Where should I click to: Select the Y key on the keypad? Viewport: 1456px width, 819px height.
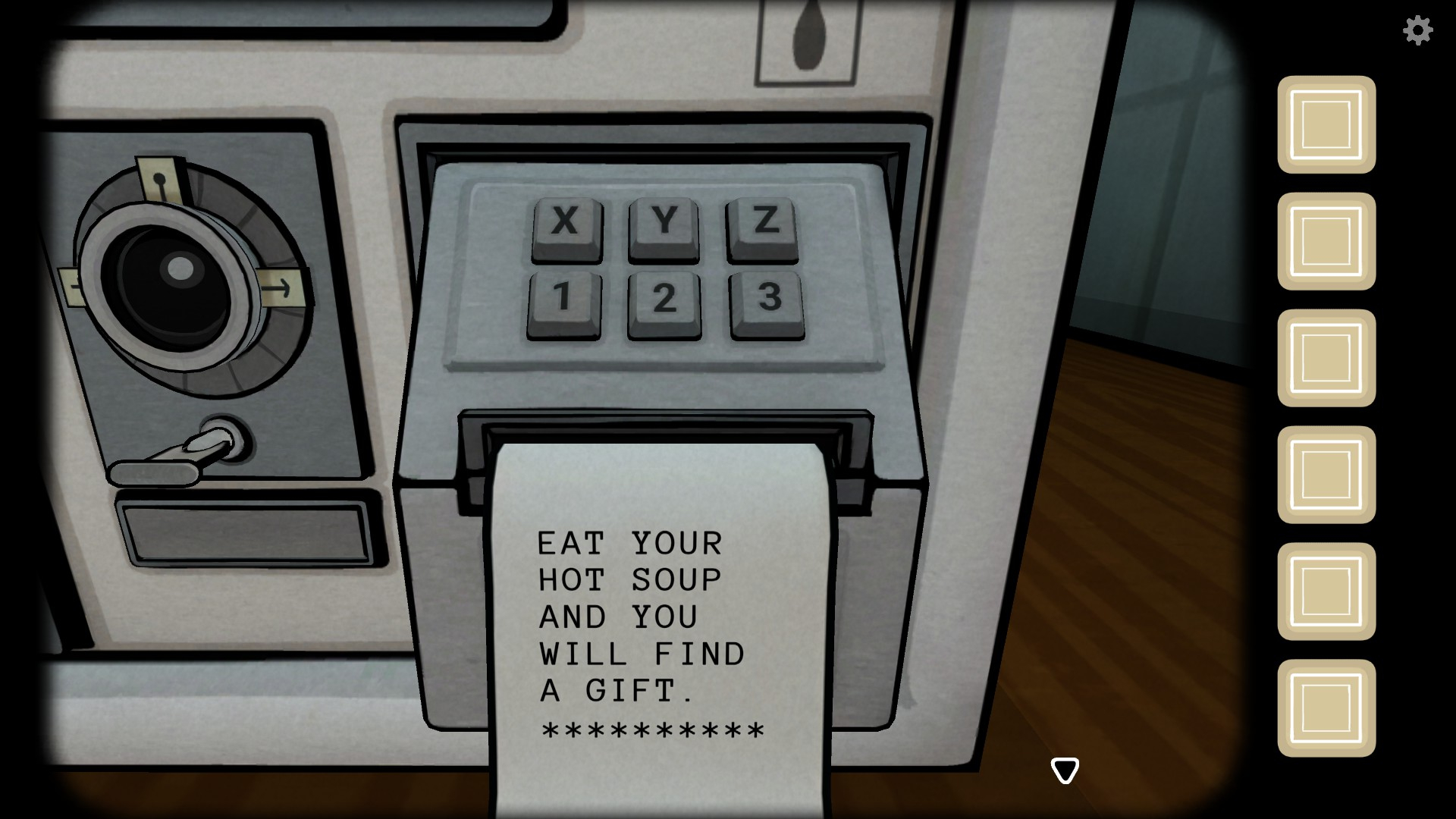[664, 225]
